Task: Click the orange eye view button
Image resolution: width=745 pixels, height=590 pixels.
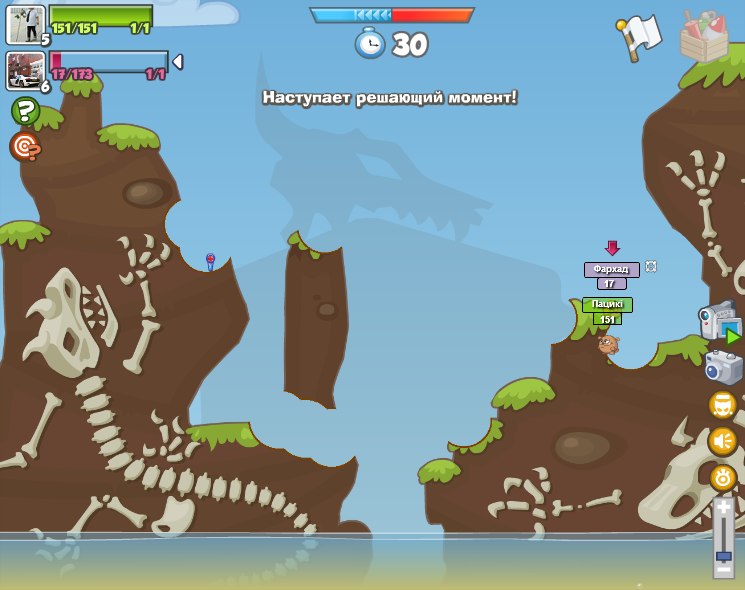Action: (723, 477)
